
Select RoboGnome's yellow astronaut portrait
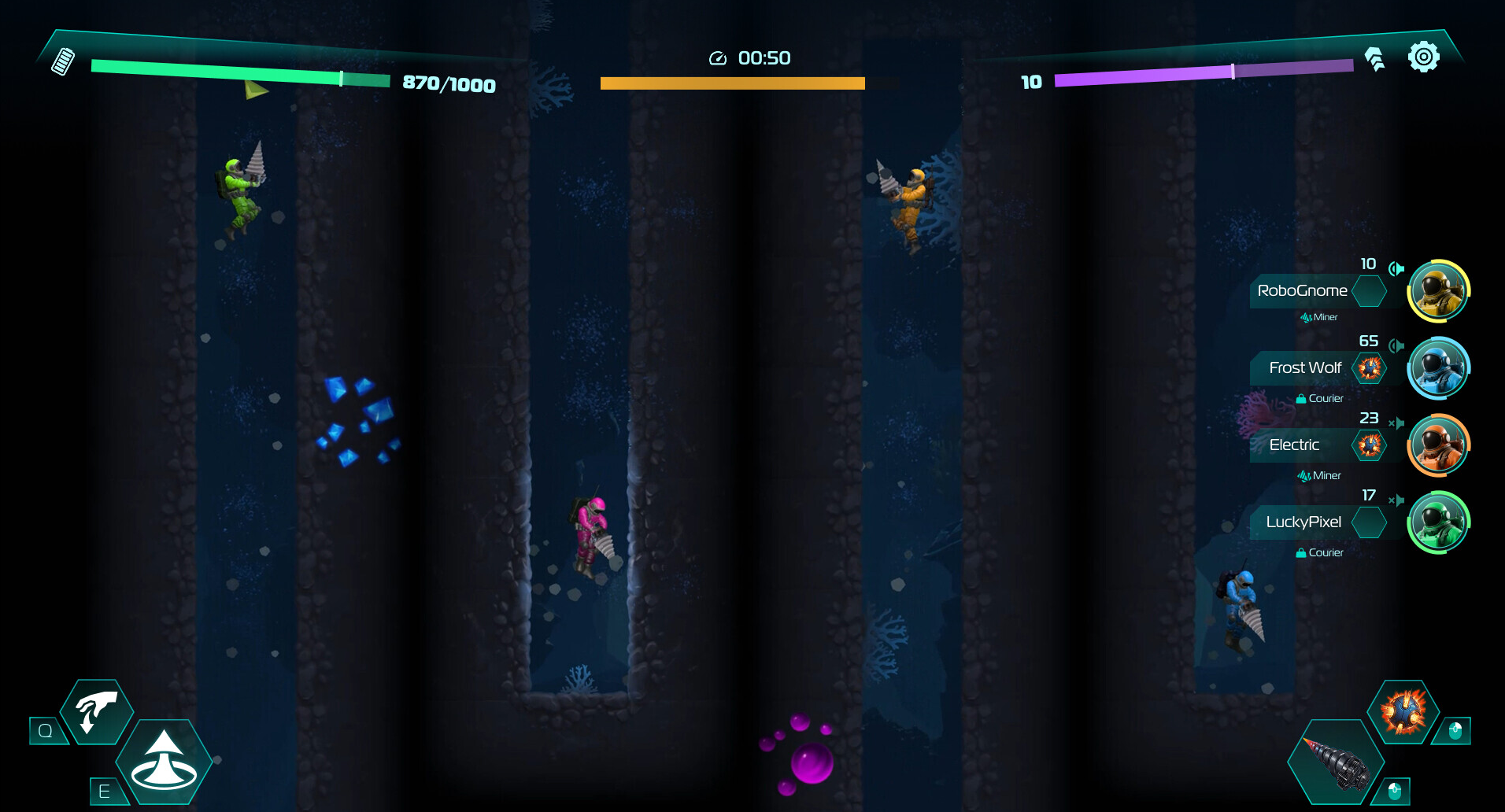coord(1438,291)
